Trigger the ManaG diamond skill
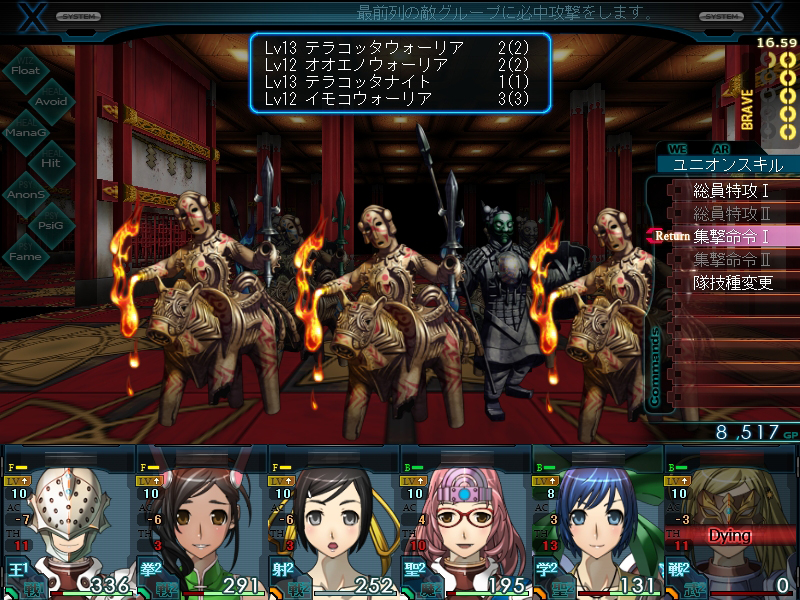Image resolution: width=800 pixels, height=600 pixels. coord(26,132)
